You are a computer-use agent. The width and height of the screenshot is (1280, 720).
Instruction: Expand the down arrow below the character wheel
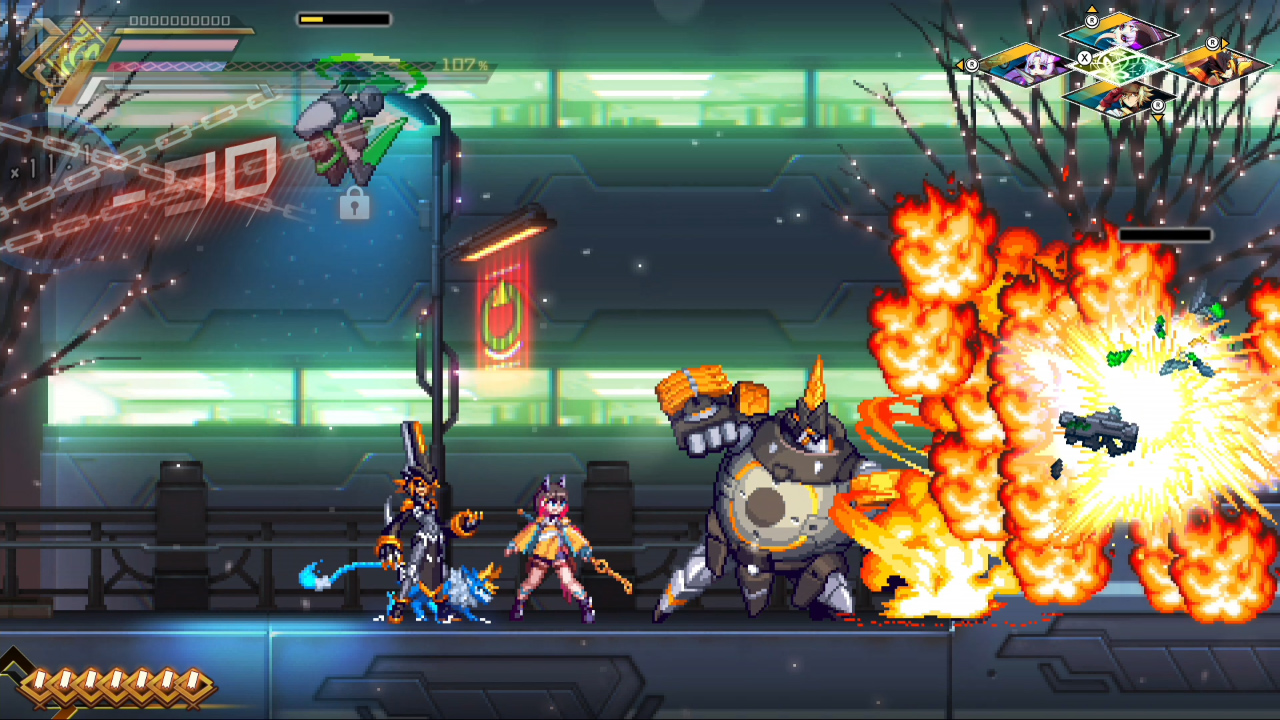(1158, 118)
